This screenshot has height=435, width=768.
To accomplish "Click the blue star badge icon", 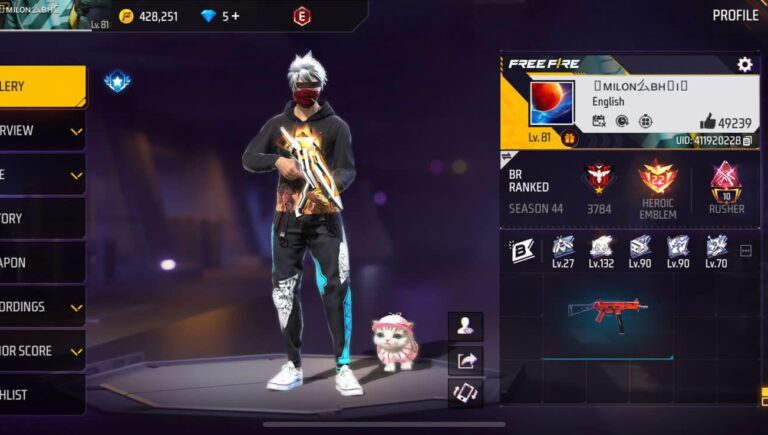I will coord(117,81).
